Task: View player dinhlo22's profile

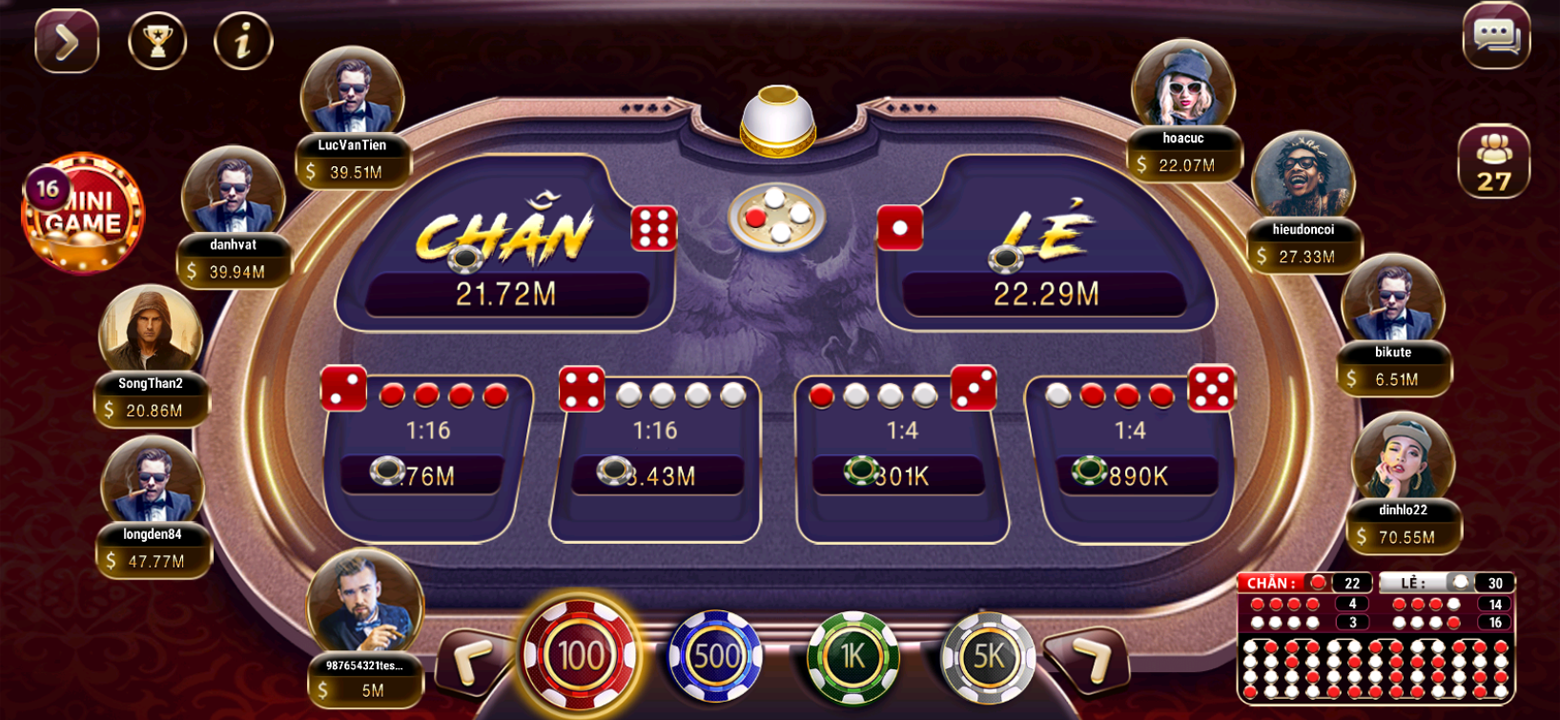Action: point(1403,456)
